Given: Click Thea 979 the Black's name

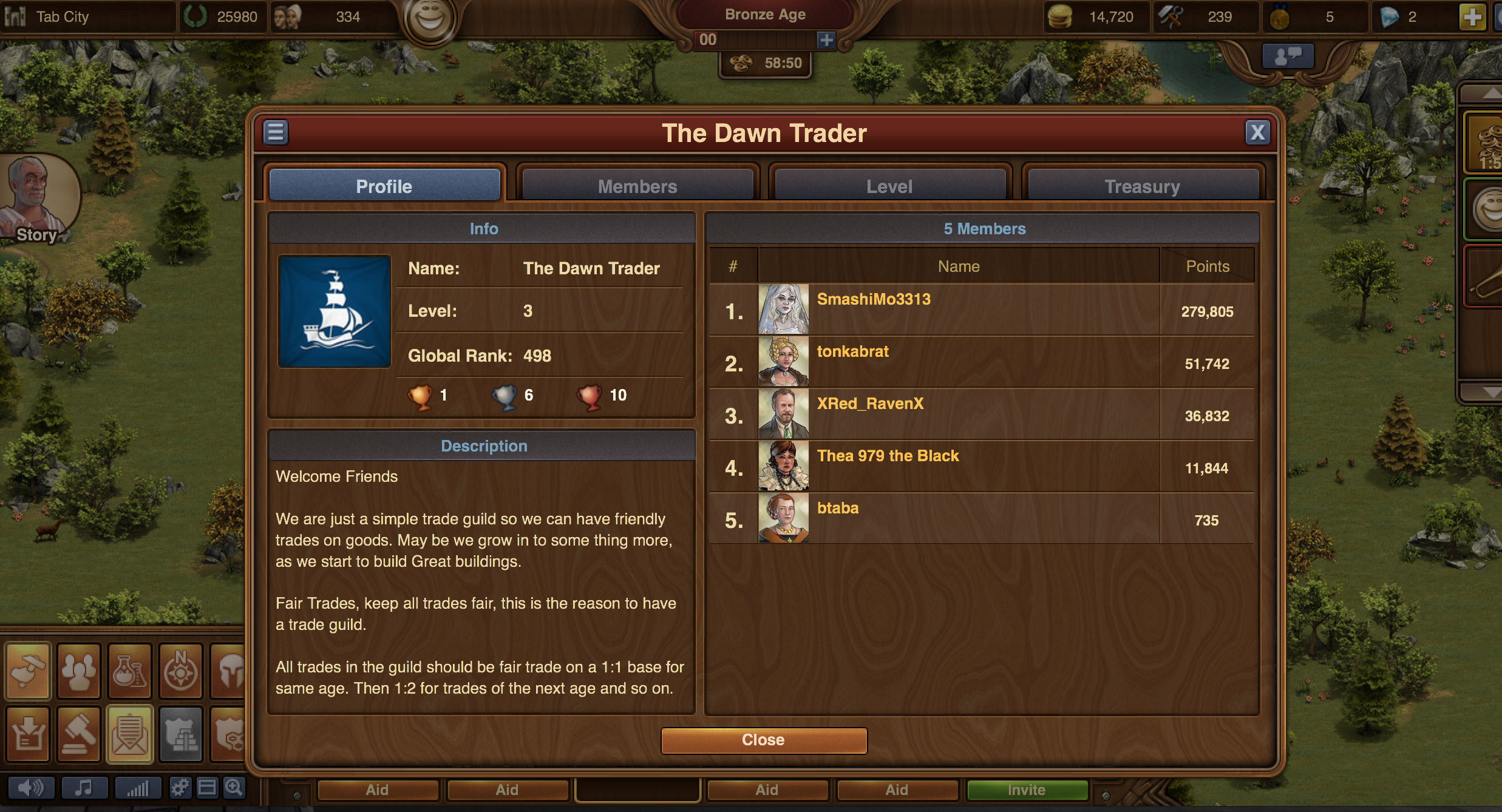Looking at the screenshot, I should pyautogui.click(x=888, y=456).
